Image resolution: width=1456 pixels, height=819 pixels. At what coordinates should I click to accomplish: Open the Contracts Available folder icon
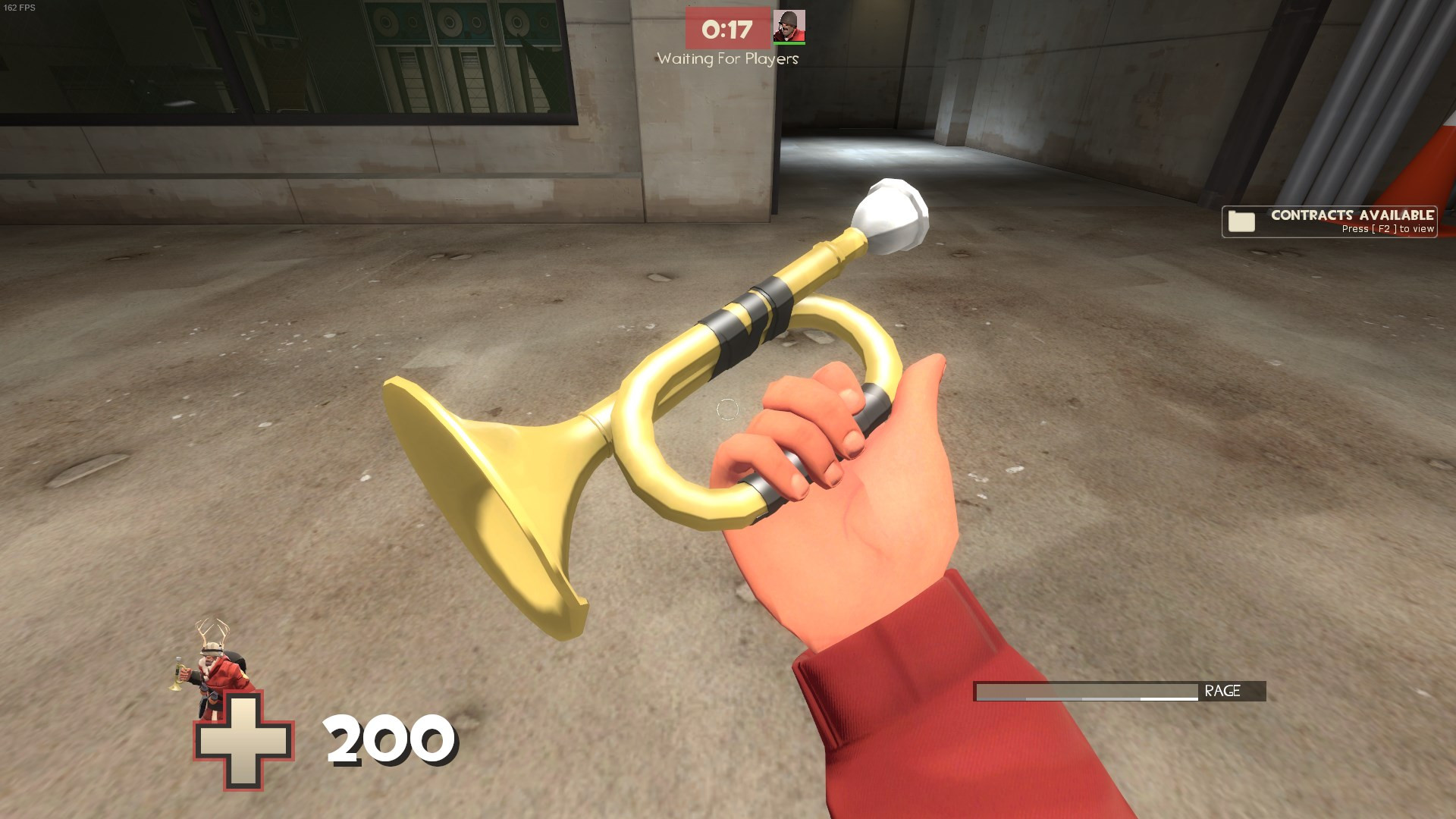(x=1242, y=222)
